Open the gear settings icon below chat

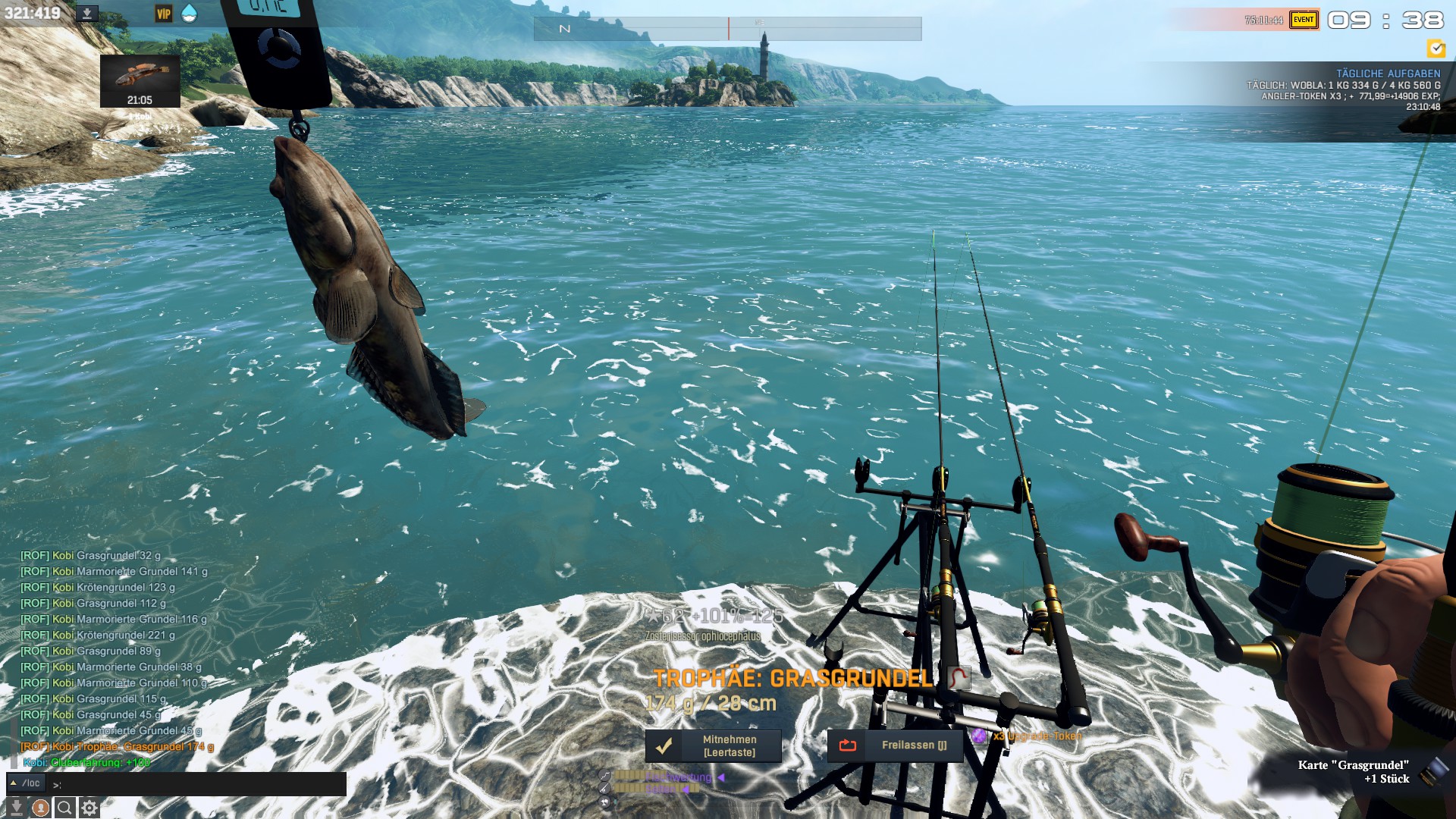pyautogui.click(x=89, y=808)
